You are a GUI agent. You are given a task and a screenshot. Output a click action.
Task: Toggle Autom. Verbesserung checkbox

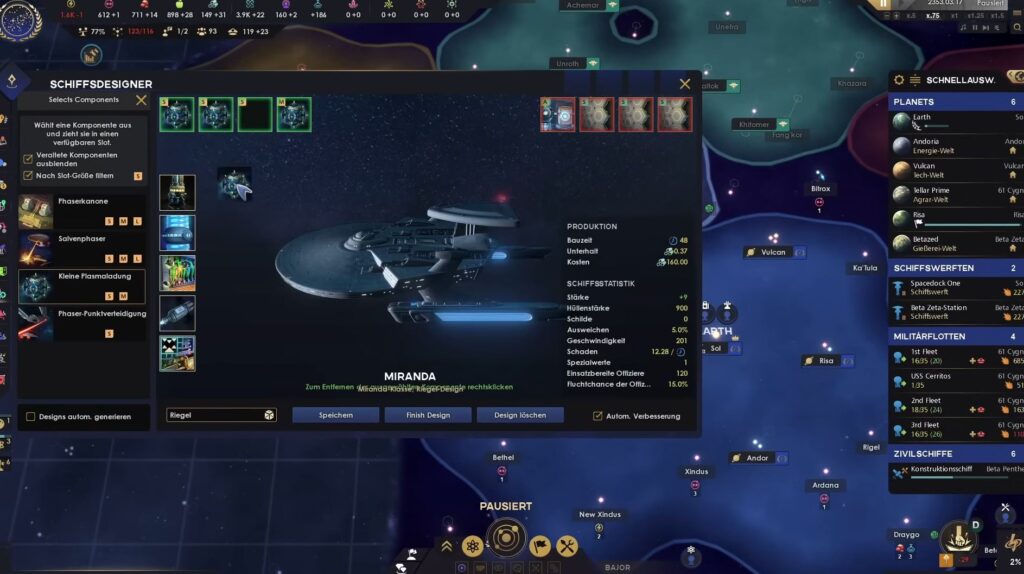[x=598, y=416]
